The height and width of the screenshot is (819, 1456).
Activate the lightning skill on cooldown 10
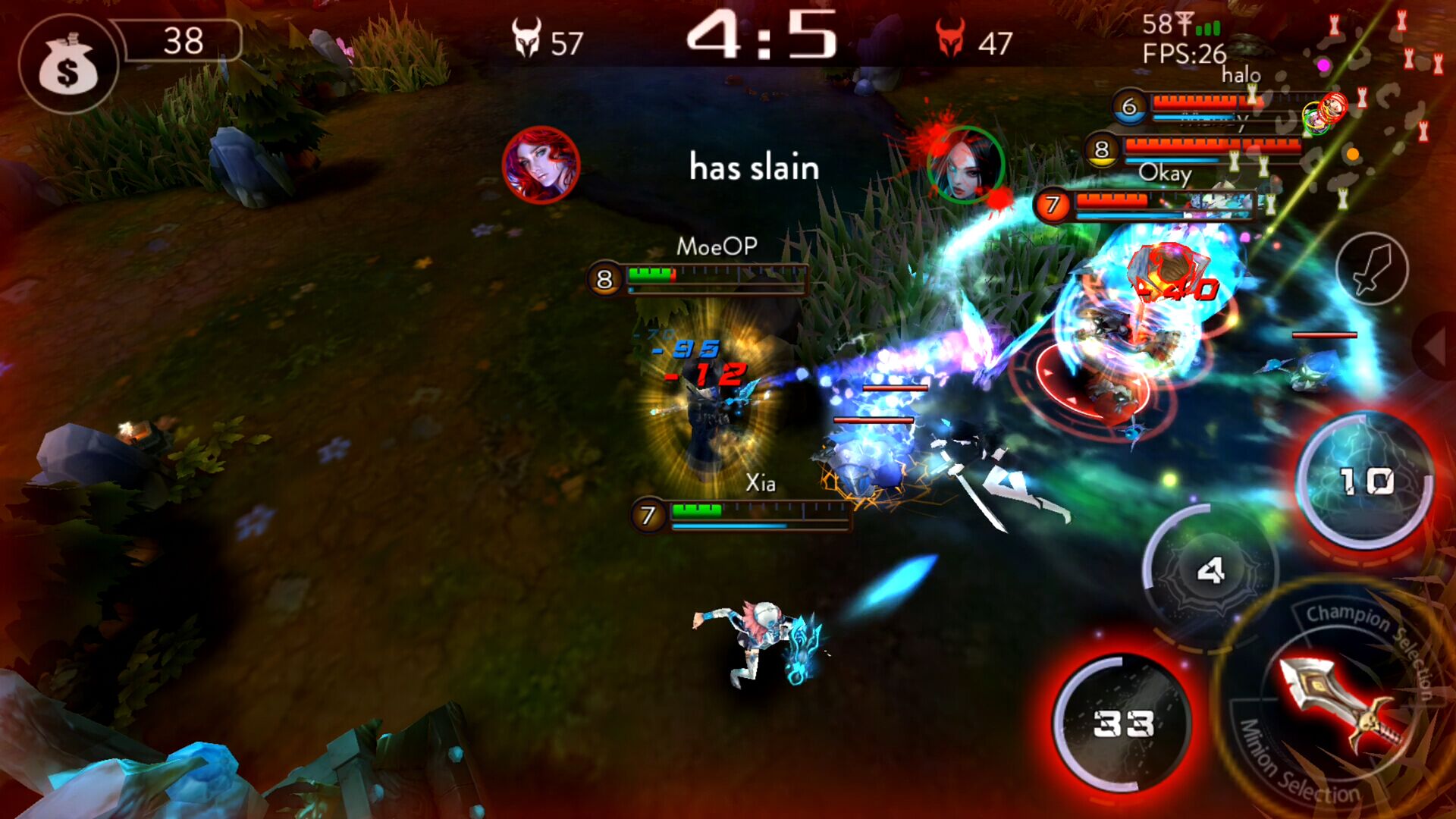click(x=1365, y=481)
